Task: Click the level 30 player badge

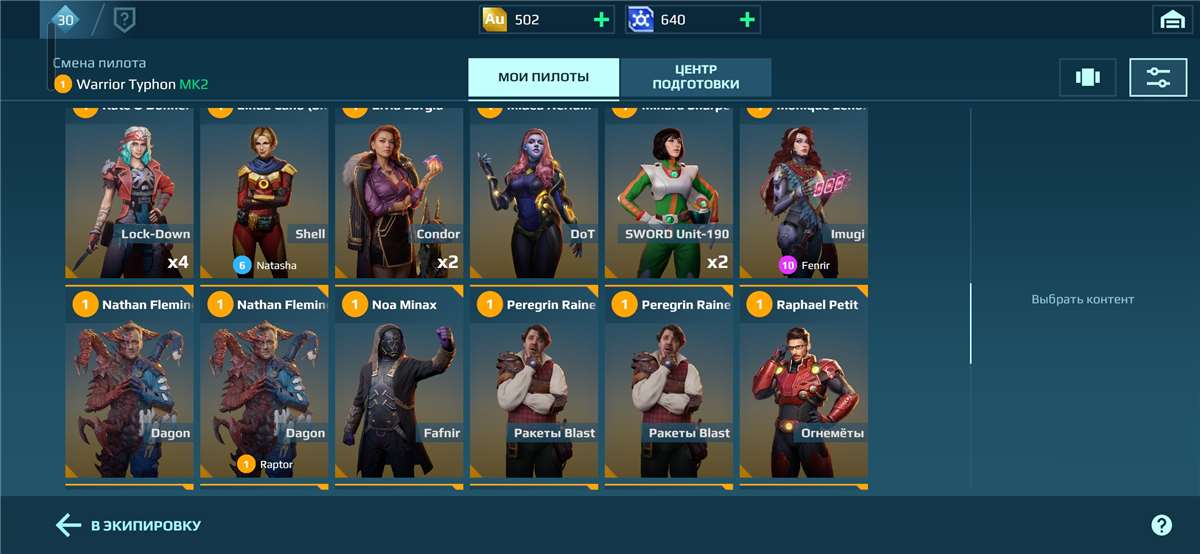Action: click(65, 19)
